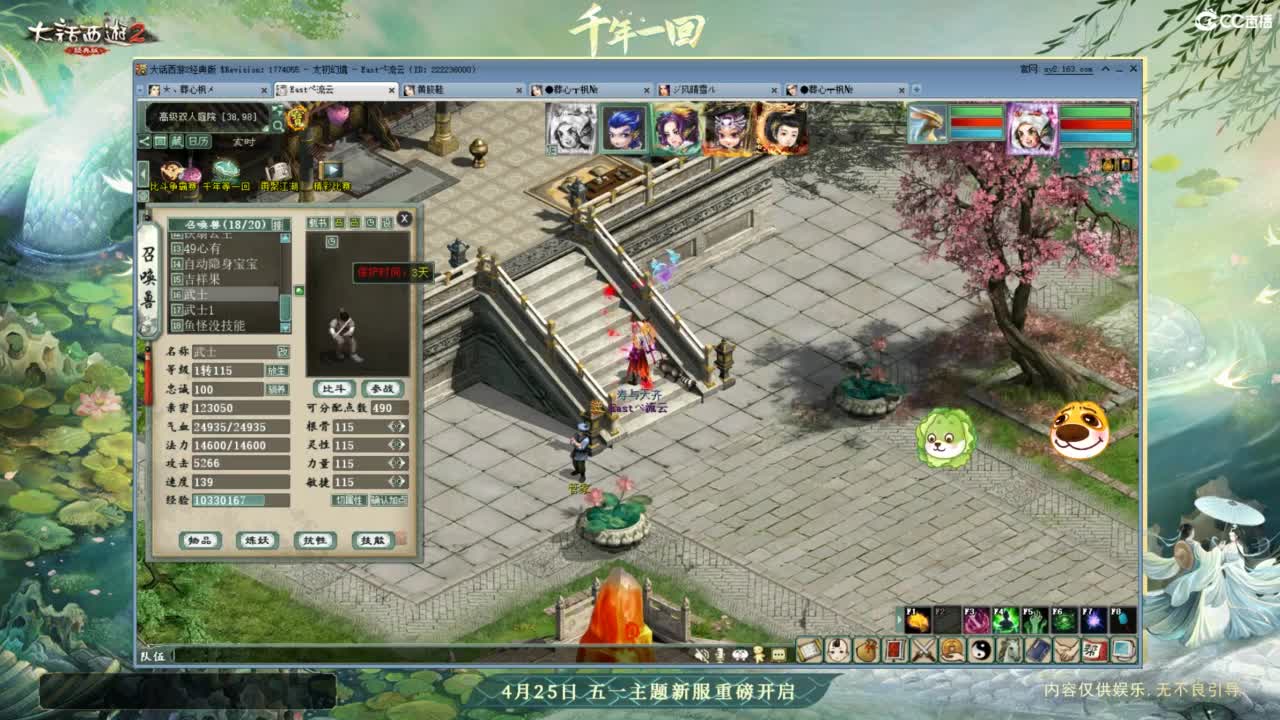Open the 日历 calendar panel
Viewport: 1280px width, 720px height.
pos(197,140)
